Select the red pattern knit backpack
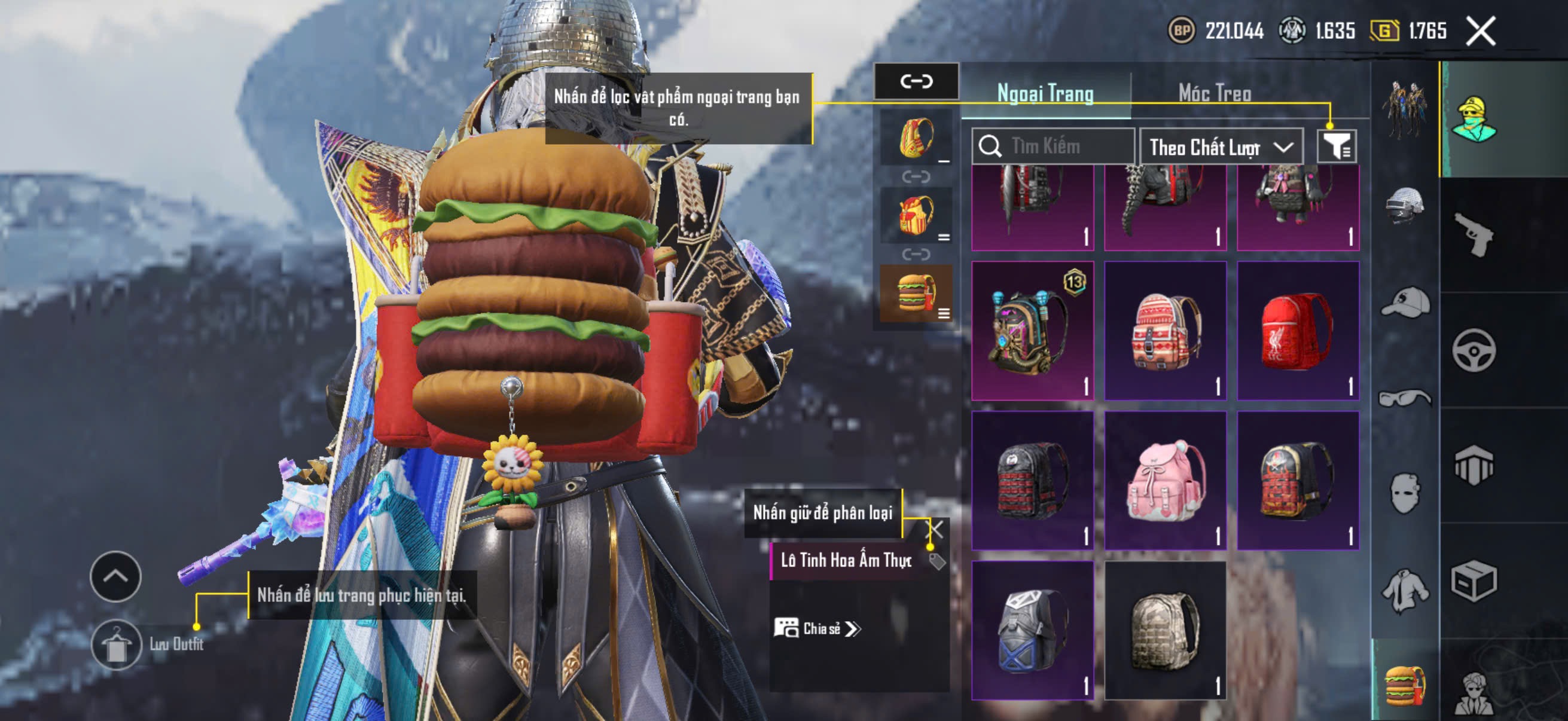This screenshot has height=721, width=1568. pyautogui.click(x=1165, y=331)
